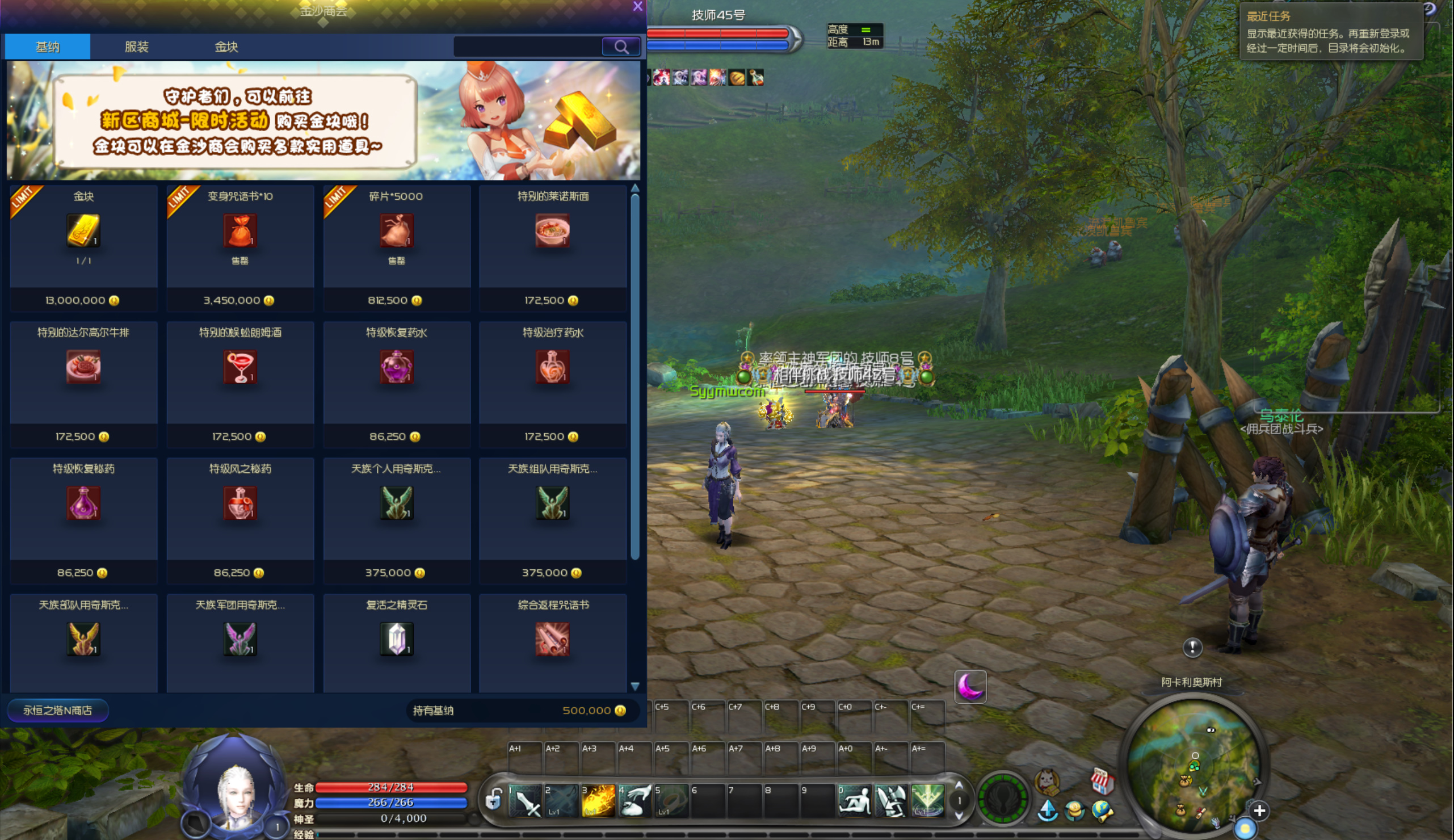Click the shop search magnifier button

pos(620,47)
